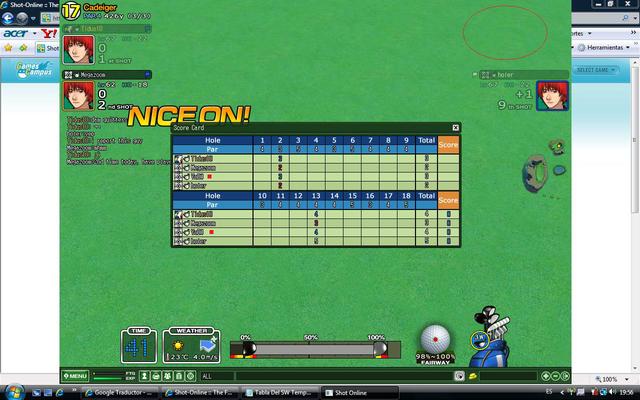Open the Herramientas browser menu

(604, 47)
